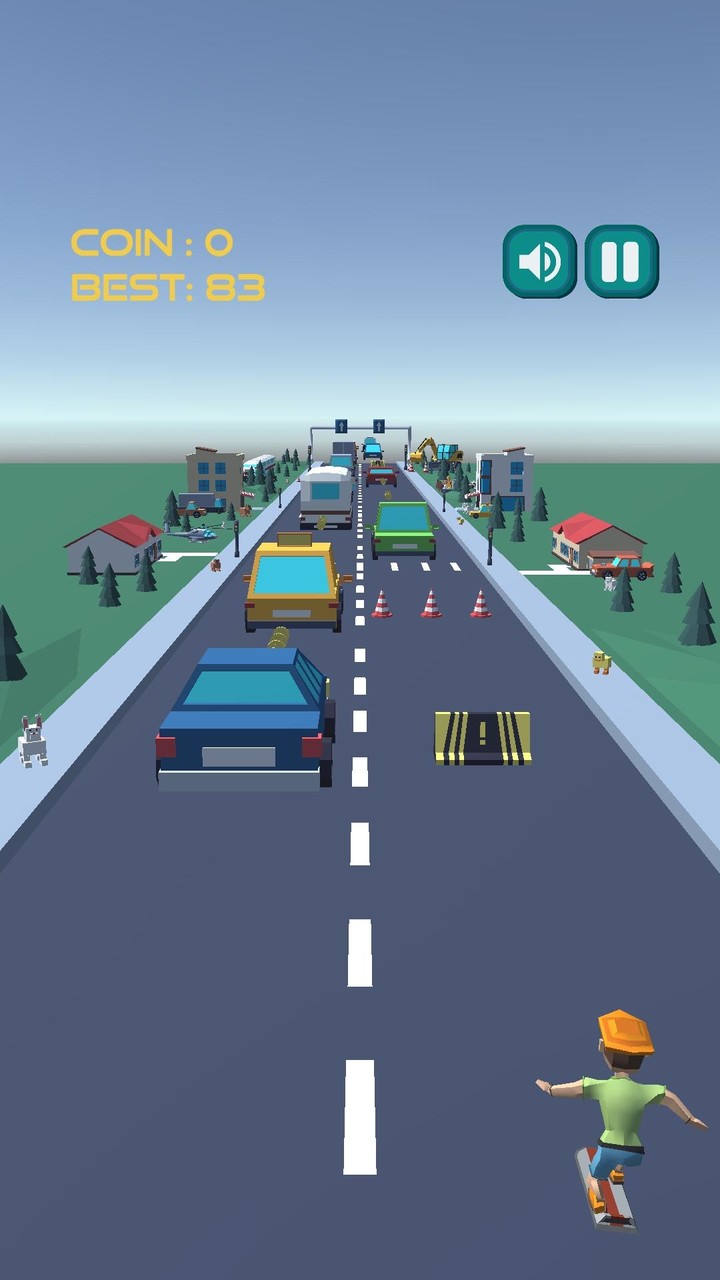Toggle the sound speaker button
The width and height of the screenshot is (720, 1280).
tap(539, 262)
